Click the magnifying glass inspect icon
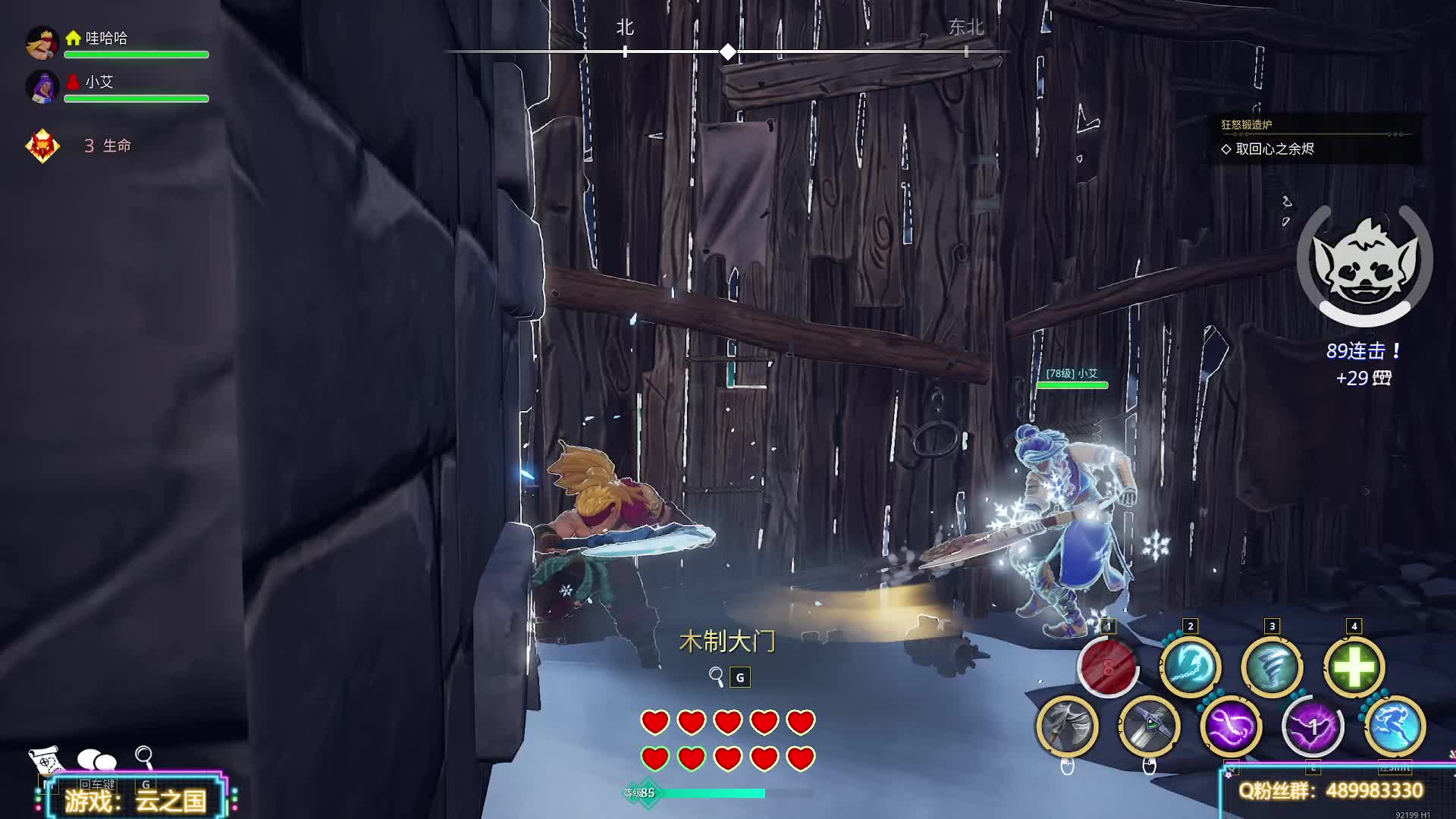This screenshot has height=819, width=1456. click(x=144, y=756)
